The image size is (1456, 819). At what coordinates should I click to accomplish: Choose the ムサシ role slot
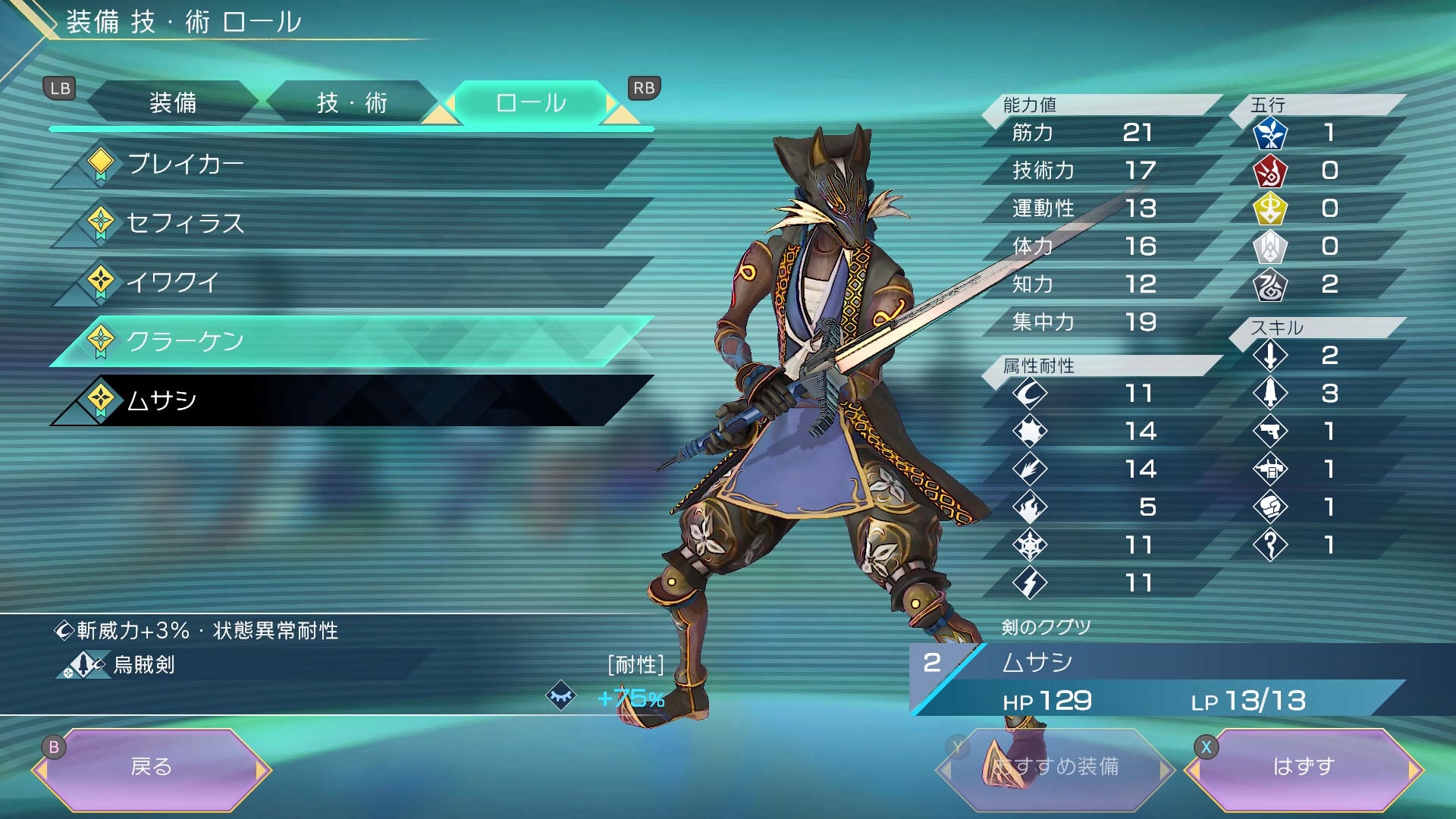tap(349, 400)
